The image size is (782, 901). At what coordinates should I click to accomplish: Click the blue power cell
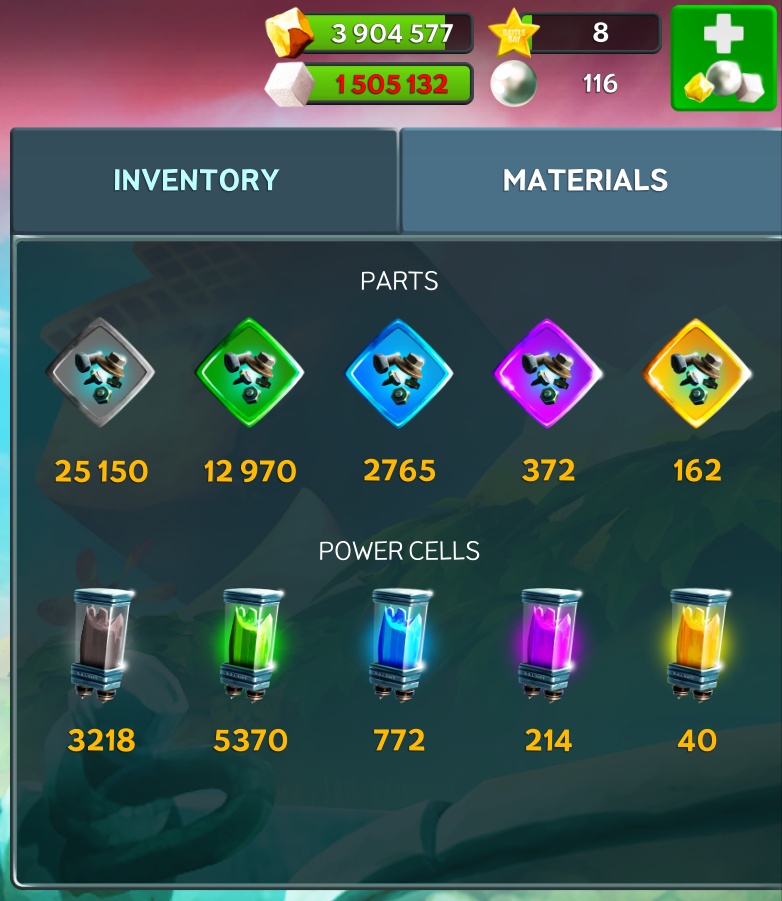tap(399, 645)
